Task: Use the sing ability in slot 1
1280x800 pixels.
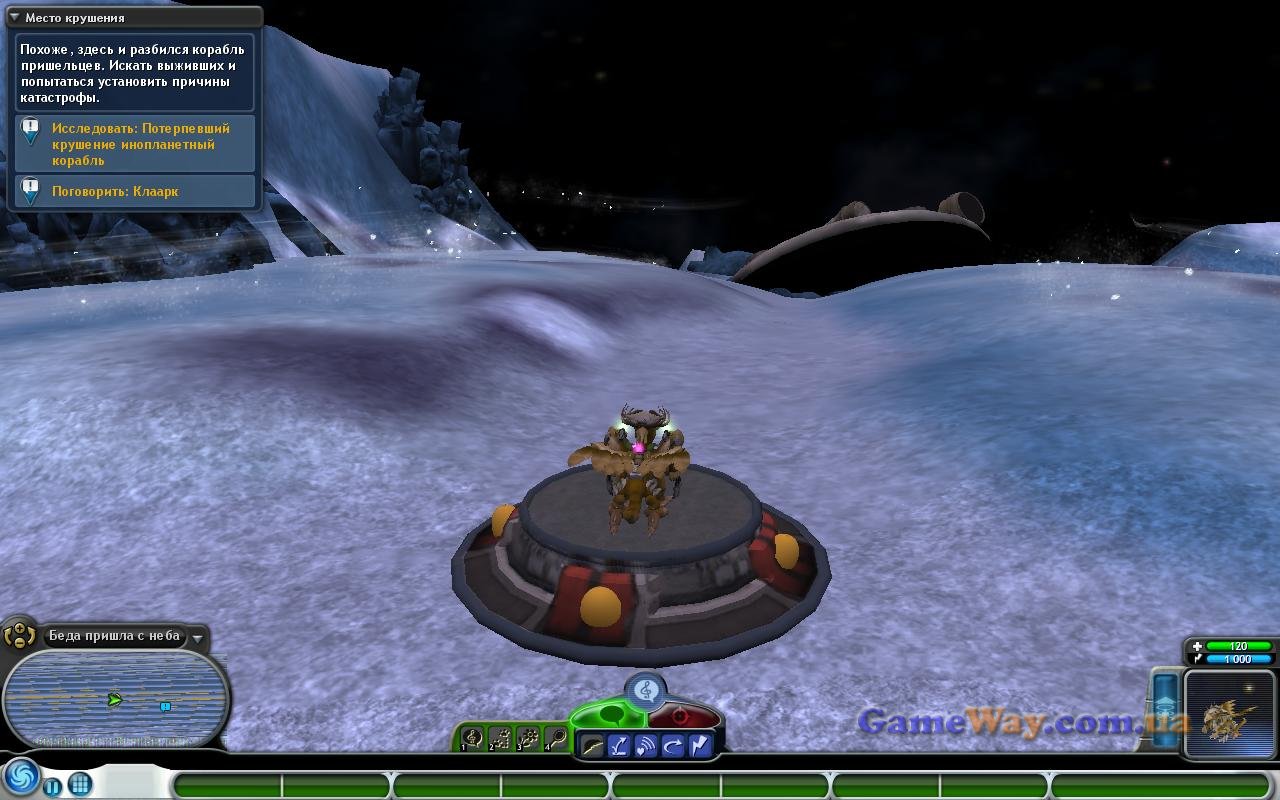Action: click(x=474, y=739)
